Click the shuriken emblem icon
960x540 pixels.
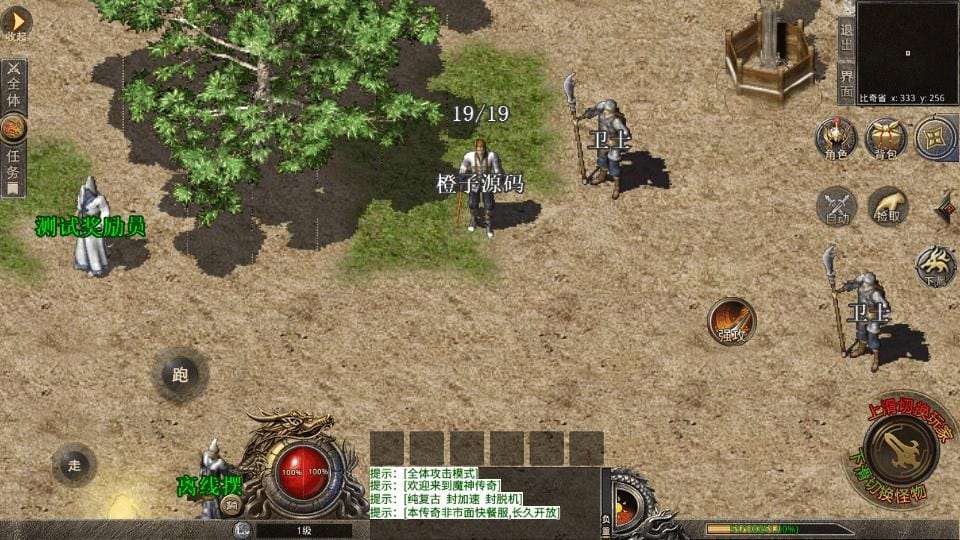[x=935, y=138]
